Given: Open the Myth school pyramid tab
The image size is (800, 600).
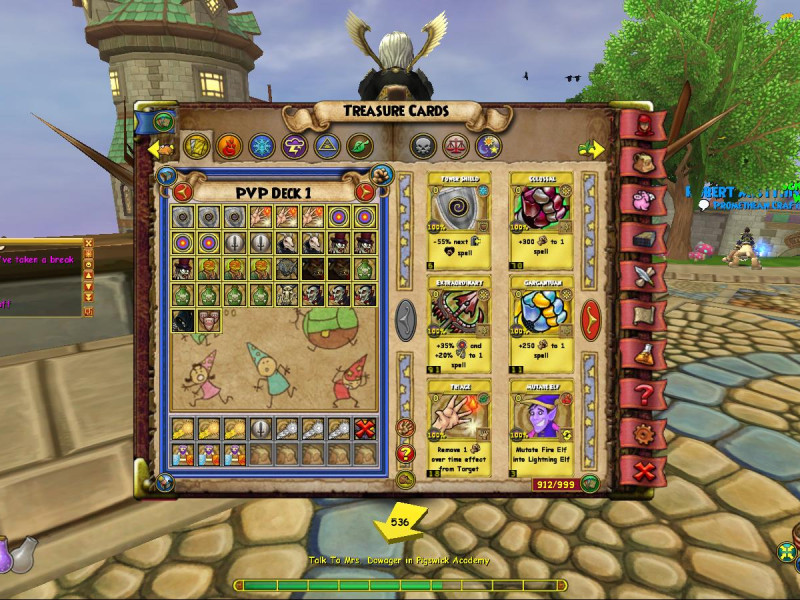Looking at the screenshot, I should (x=327, y=146).
